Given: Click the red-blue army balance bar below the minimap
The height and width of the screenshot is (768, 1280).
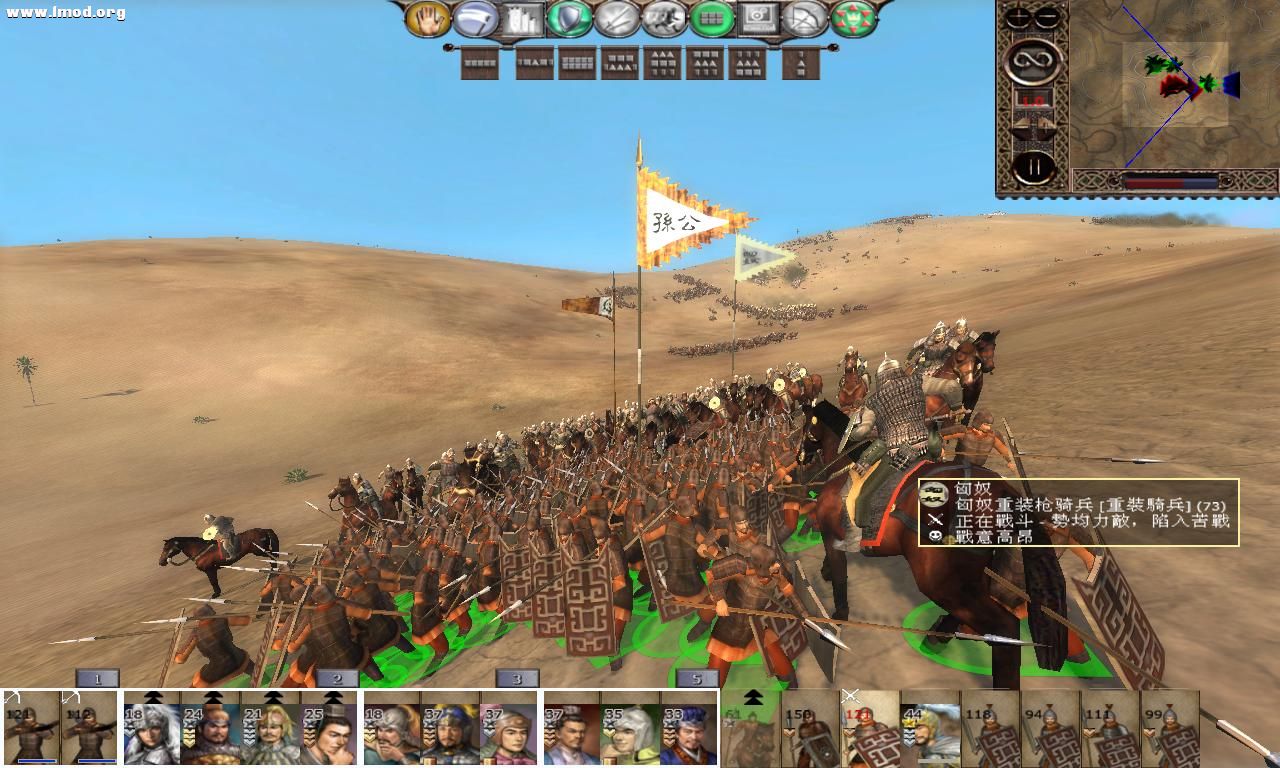Looking at the screenshot, I should [x=1172, y=181].
